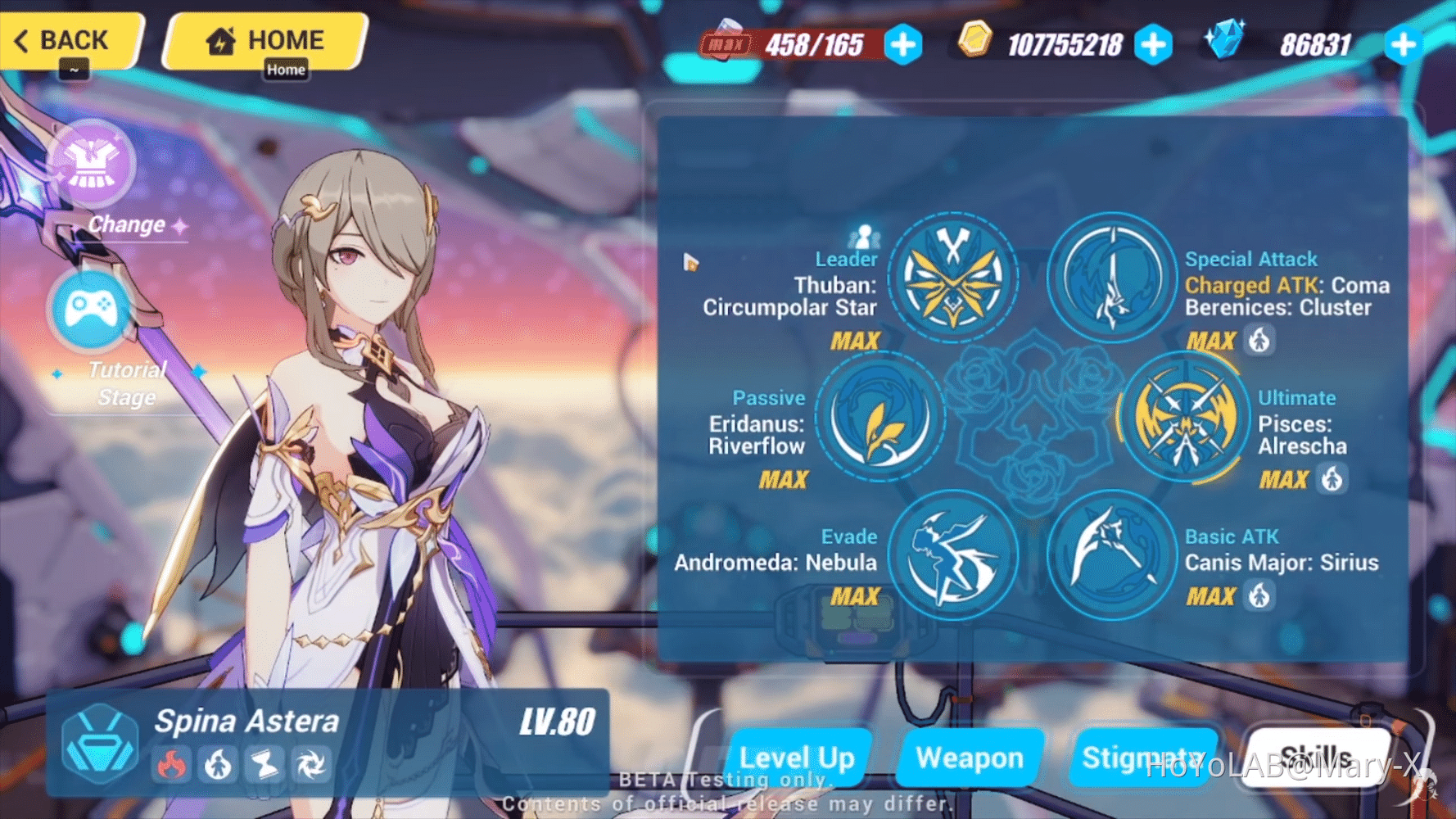
Task: Select the Andromeda: Nebula evade skill icon
Action: point(955,557)
